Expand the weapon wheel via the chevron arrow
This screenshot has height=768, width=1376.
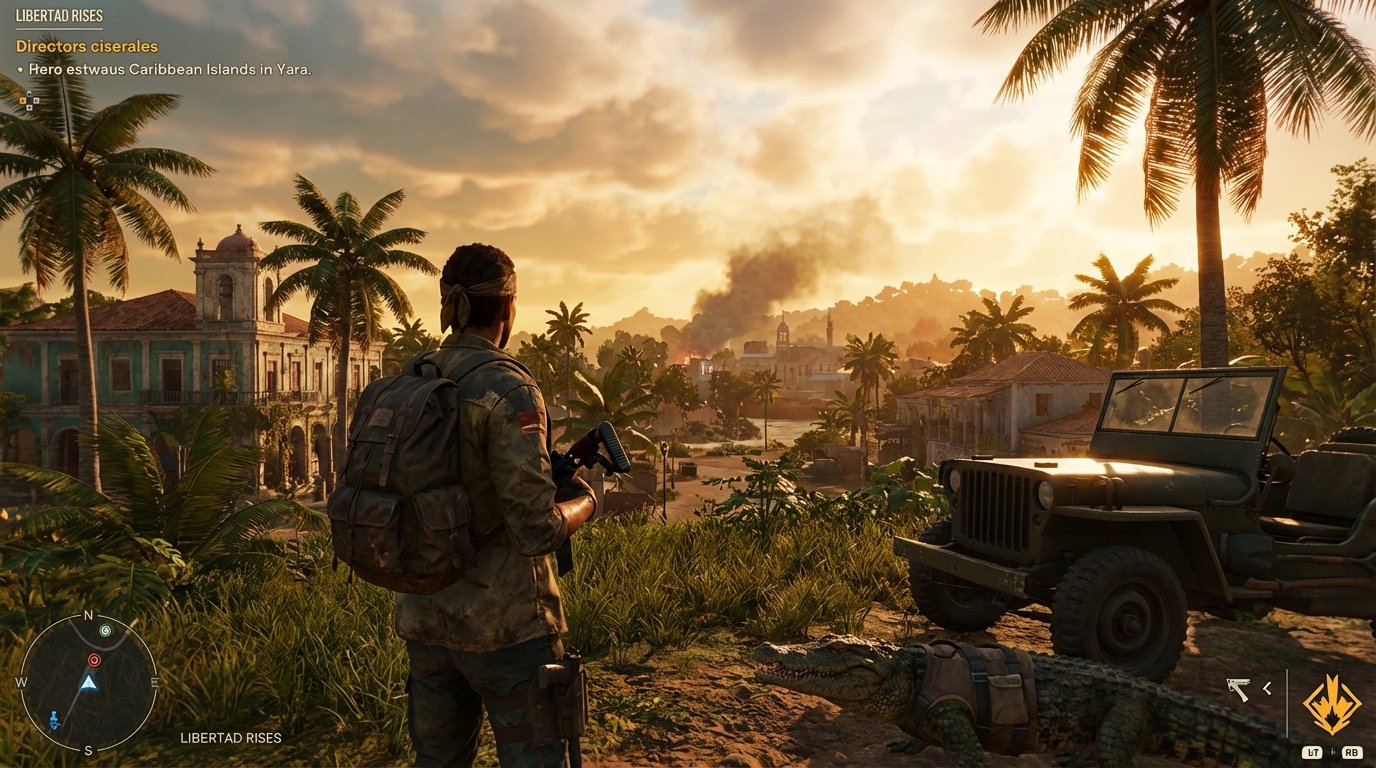coord(1266,690)
